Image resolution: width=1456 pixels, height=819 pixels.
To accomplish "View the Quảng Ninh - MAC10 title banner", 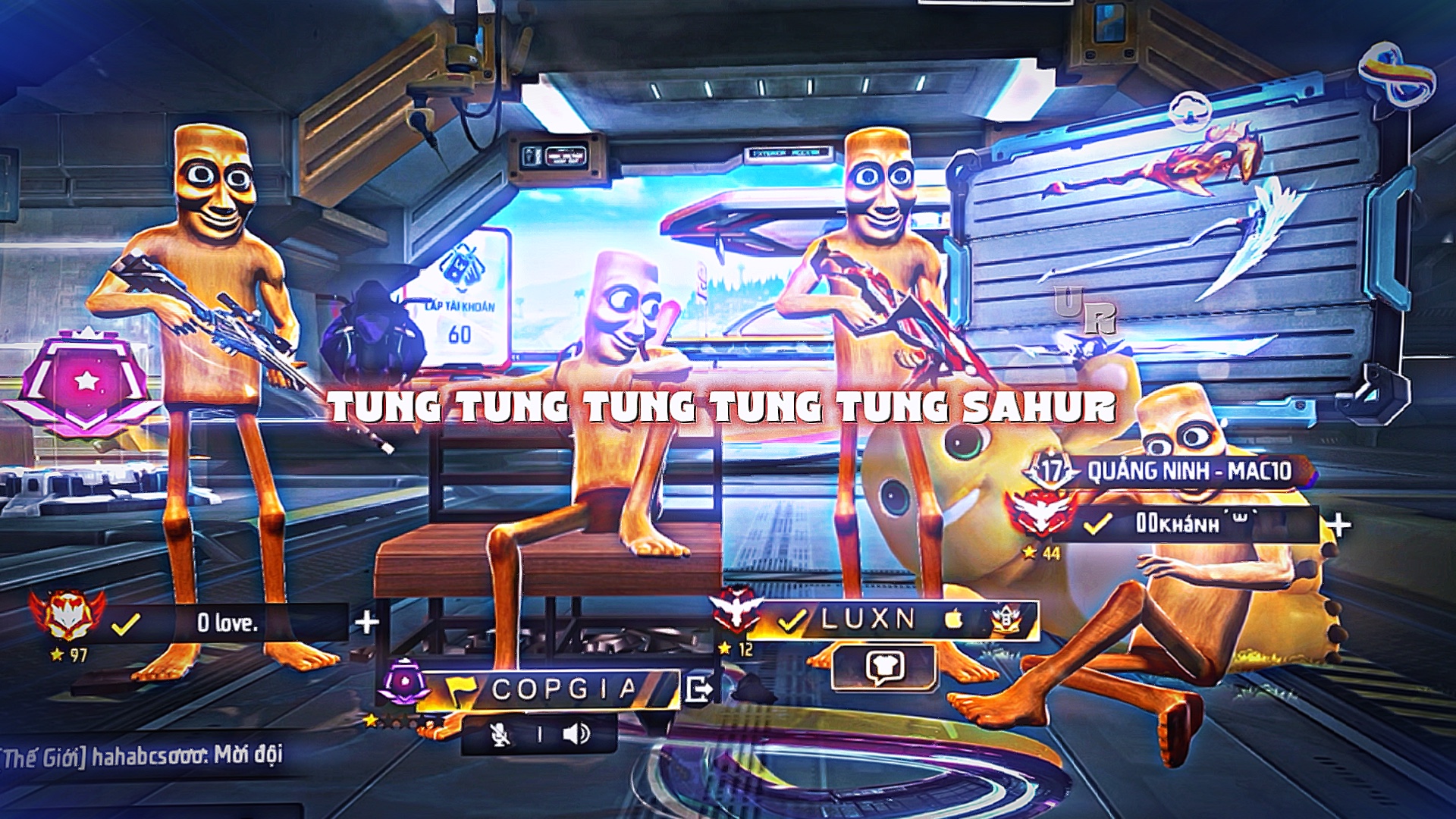I will (1188, 471).
